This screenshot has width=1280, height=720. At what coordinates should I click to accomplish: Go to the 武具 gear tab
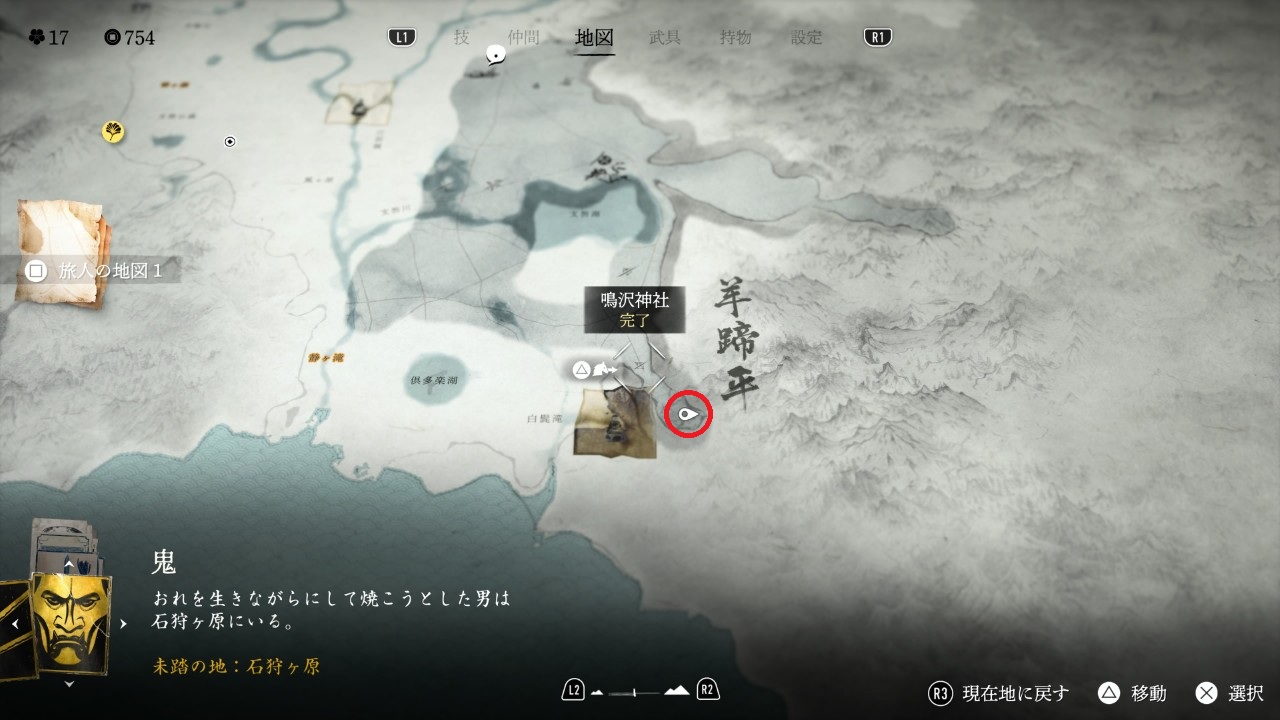pos(665,37)
